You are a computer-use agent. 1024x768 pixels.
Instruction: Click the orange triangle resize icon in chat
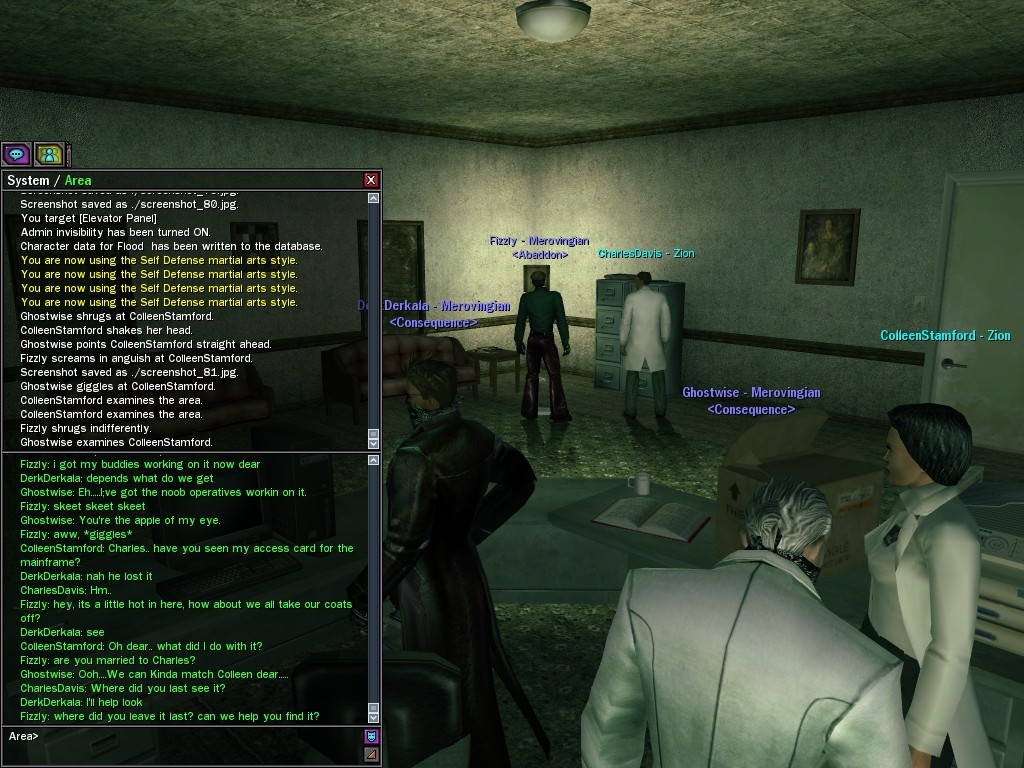(x=371, y=754)
